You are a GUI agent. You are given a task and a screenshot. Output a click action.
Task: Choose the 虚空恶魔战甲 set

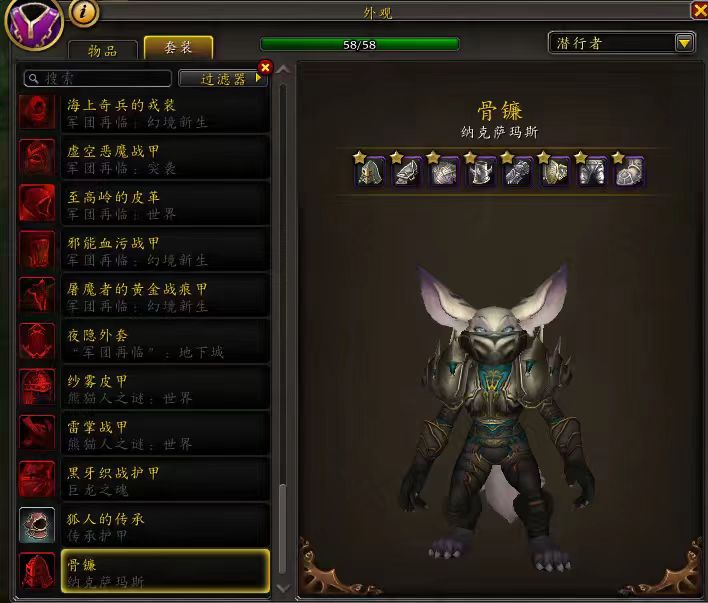145,157
